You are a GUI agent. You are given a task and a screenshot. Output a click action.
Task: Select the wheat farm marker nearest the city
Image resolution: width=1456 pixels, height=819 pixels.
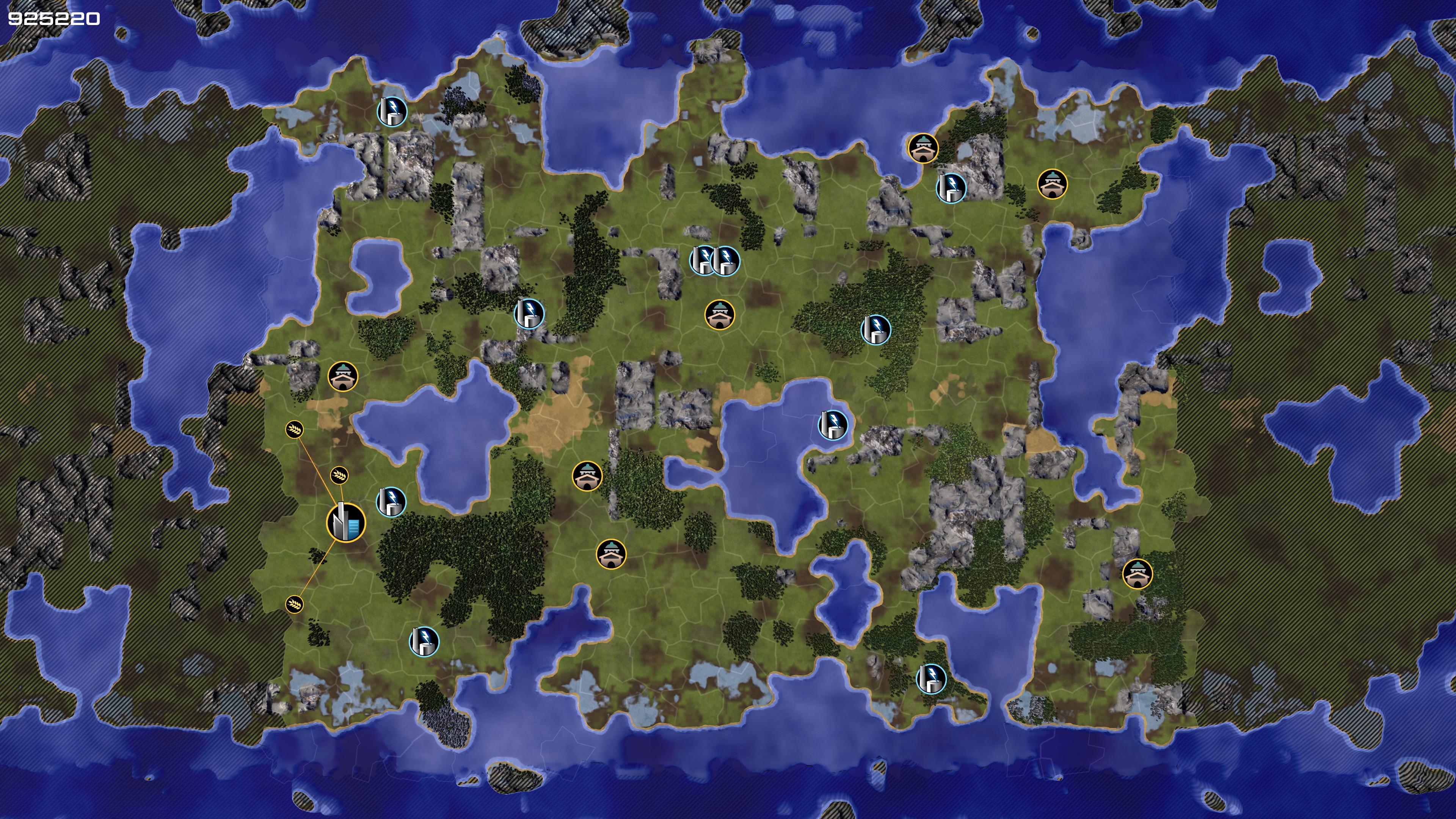(339, 475)
